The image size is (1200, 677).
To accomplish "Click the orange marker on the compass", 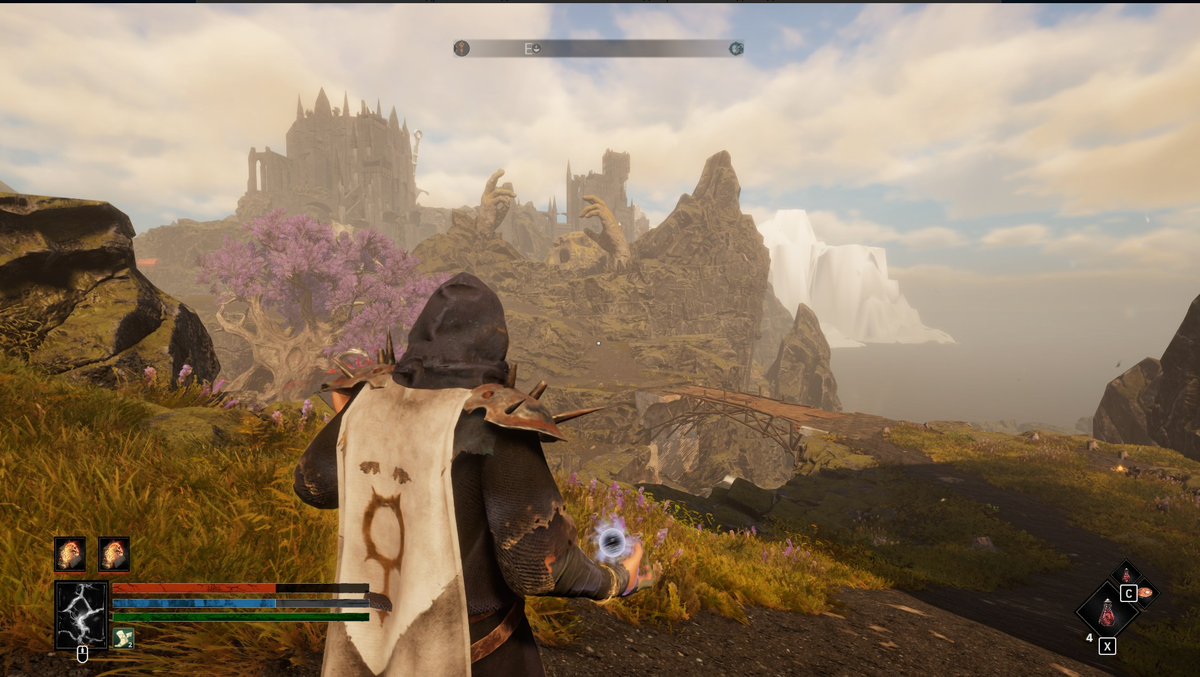I will pos(461,48).
